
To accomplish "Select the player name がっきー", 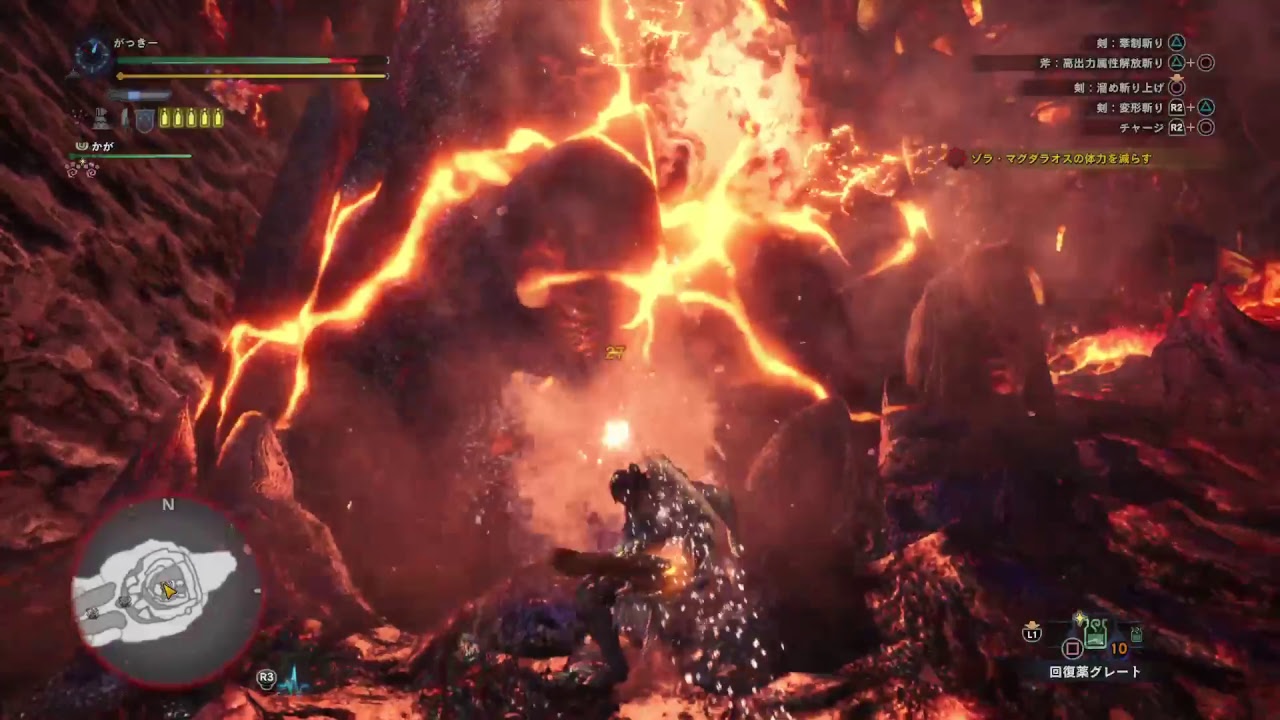I will [136, 44].
